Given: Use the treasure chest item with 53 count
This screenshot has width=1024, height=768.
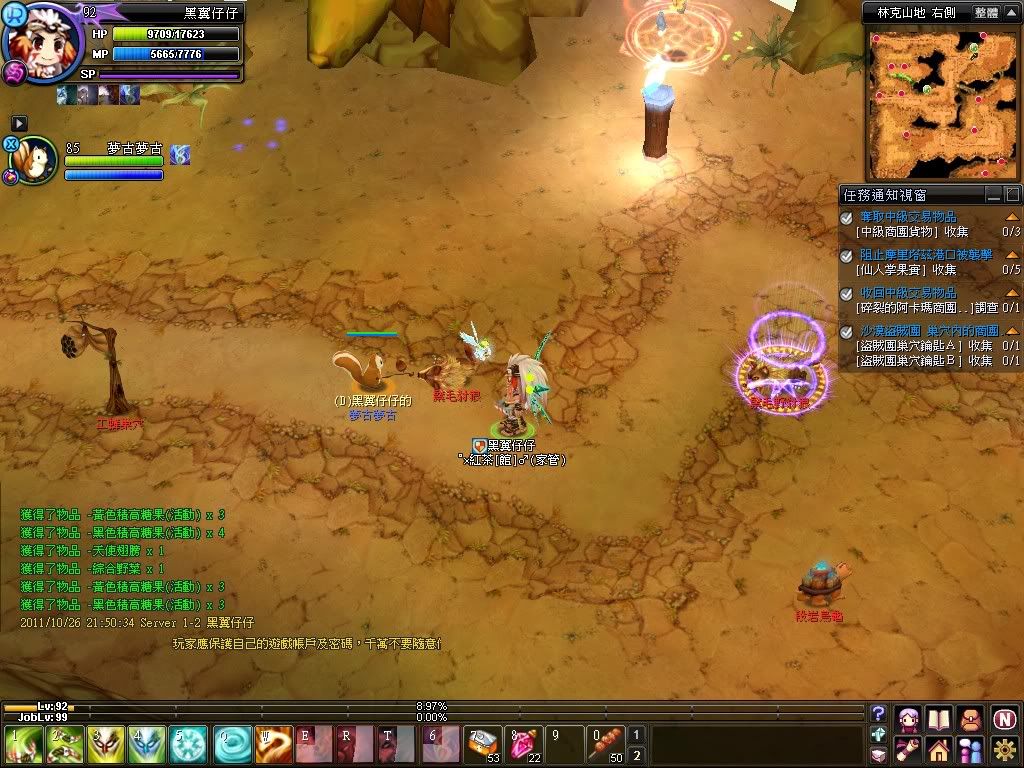Looking at the screenshot, I should pyautogui.click(x=483, y=744).
